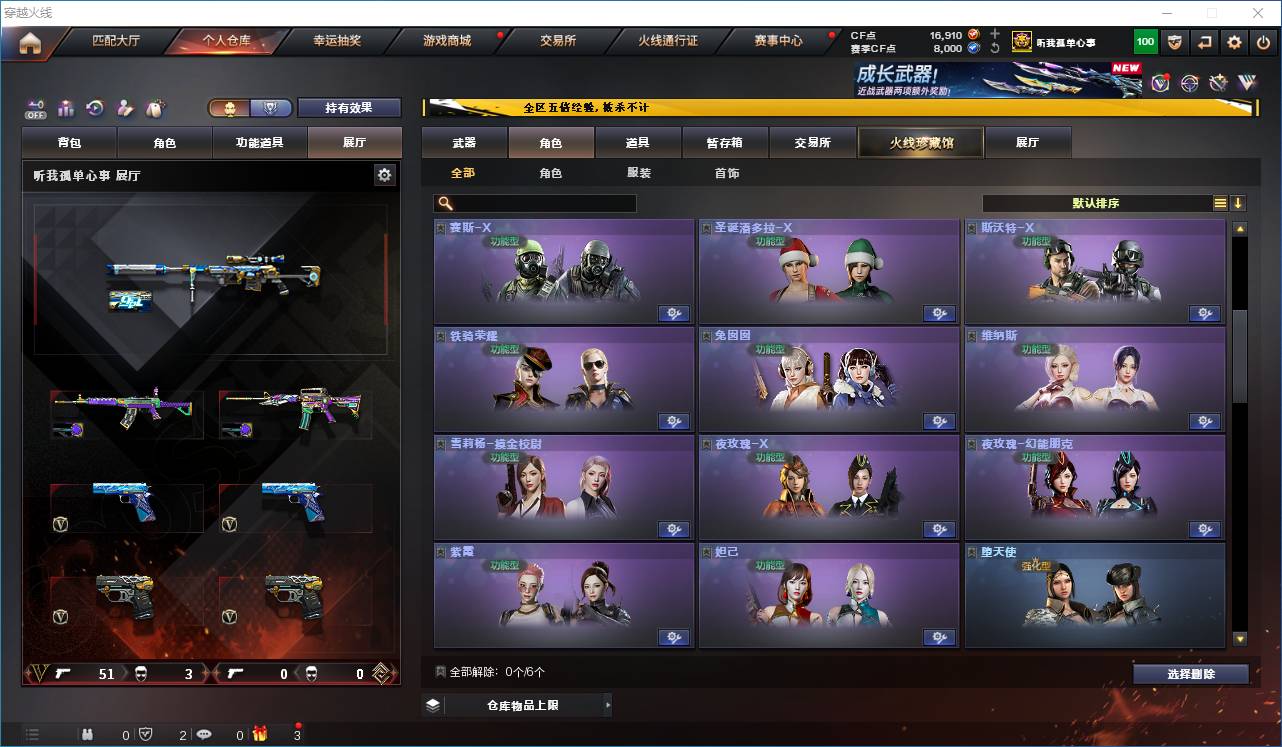Click the 选择删除 delete selection button
The height and width of the screenshot is (747, 1282).
coord(1191,674)
